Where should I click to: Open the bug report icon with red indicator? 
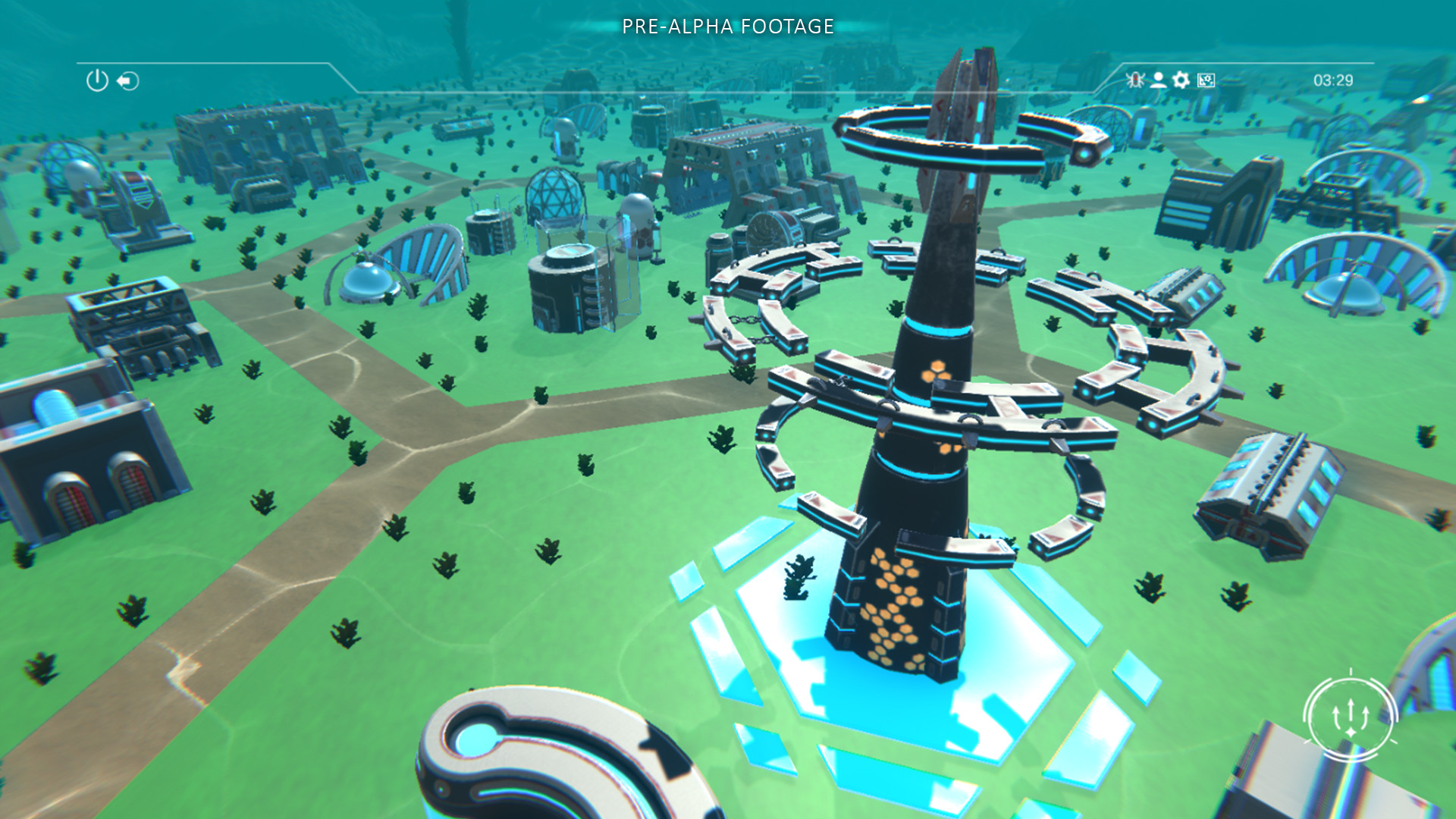click(1135, 80)
